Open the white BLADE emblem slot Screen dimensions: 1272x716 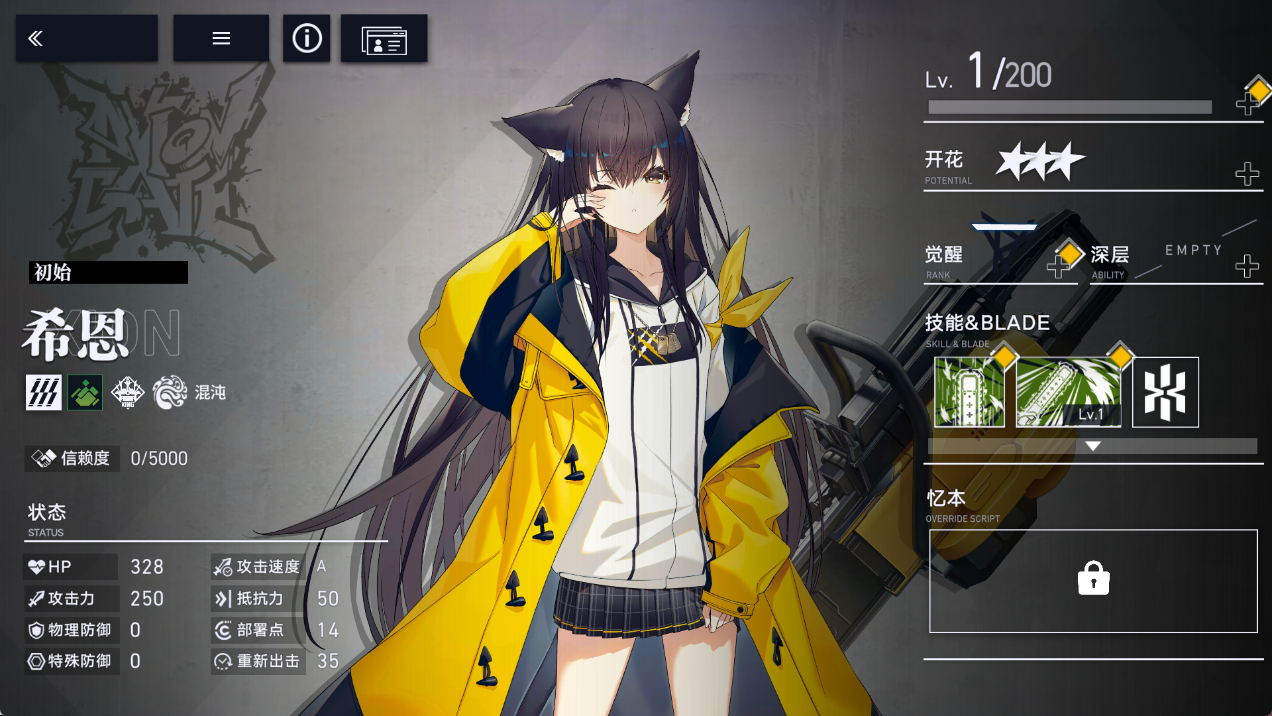[x=1165, y=392]
